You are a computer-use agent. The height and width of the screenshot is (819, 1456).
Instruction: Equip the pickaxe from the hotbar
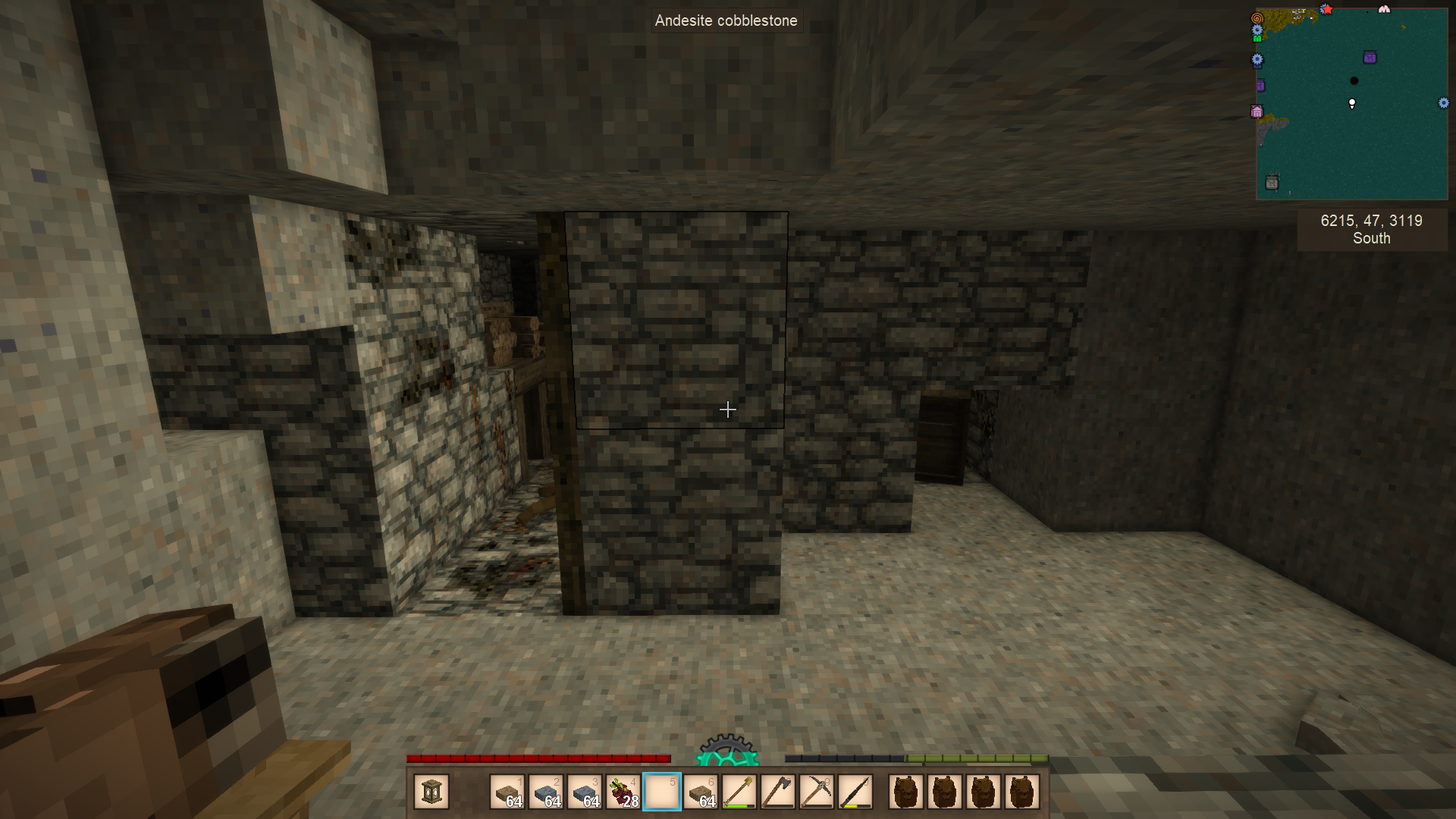817,792
